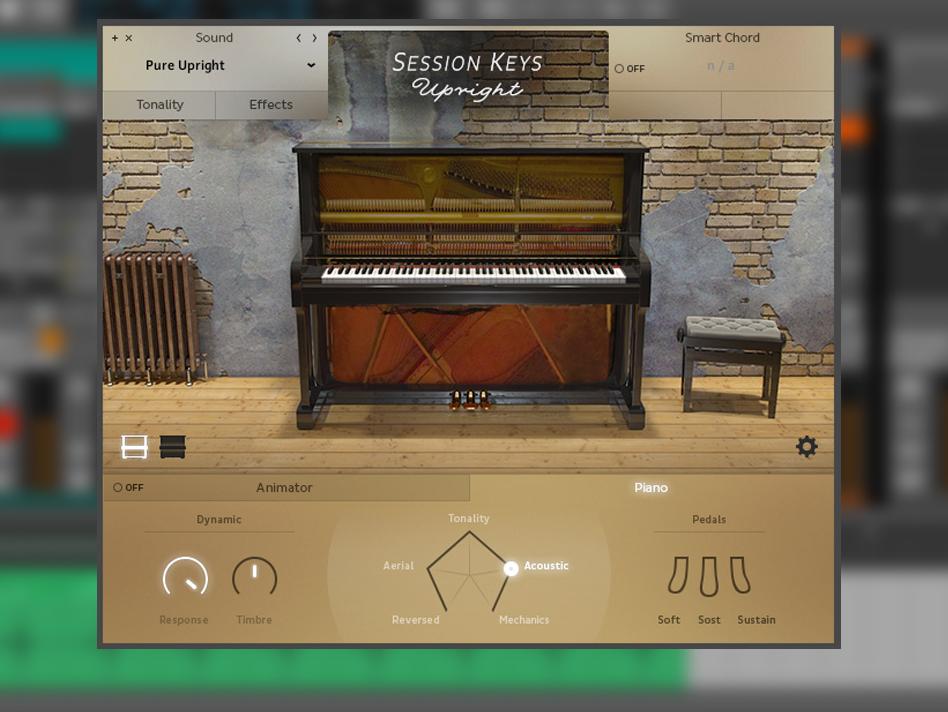Open the Pure Upright sound dropdown
Image resolution: width=948 pixels, height=712 pixels.
311,66
